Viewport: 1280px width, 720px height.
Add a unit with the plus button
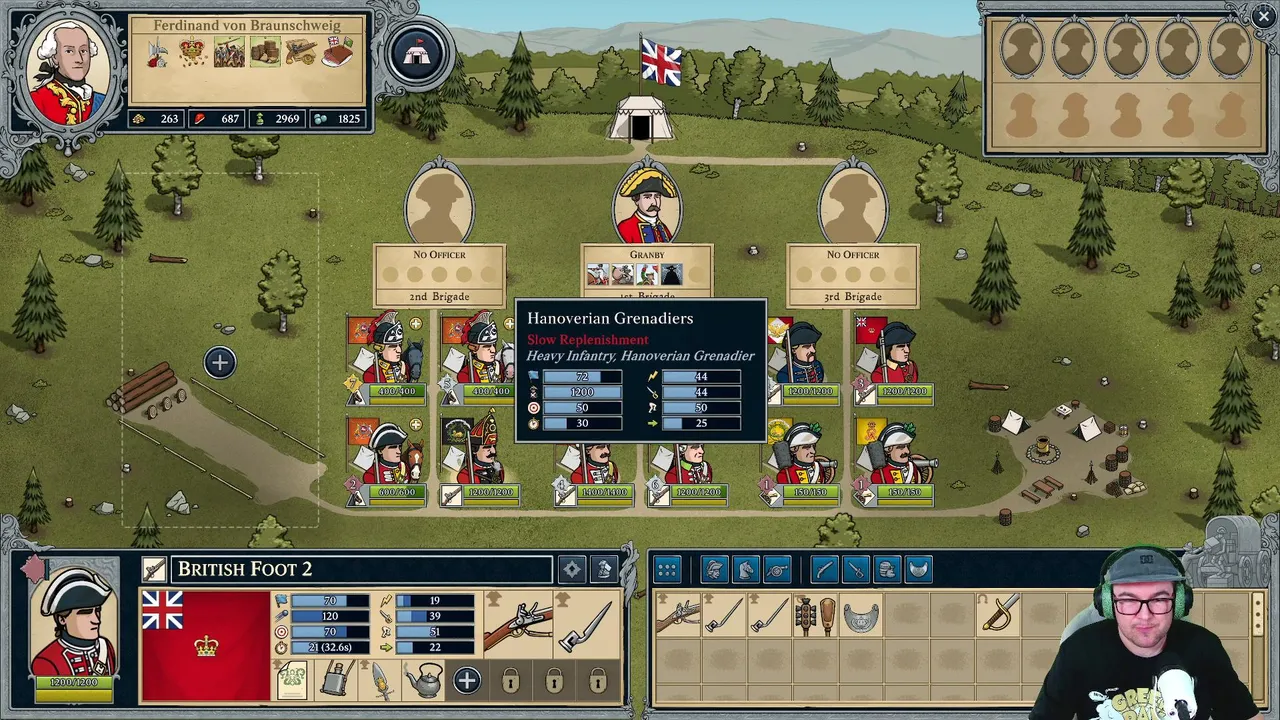(x=220, y=363)
